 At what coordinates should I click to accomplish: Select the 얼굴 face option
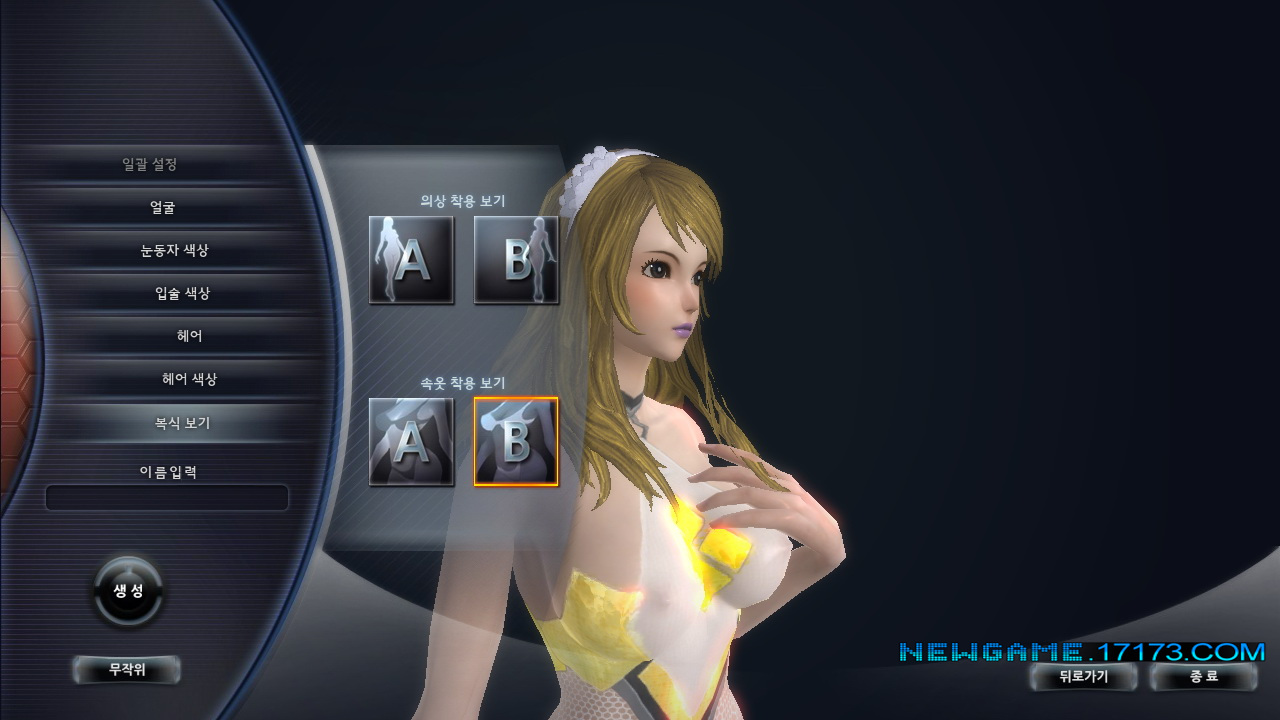pos(163,208)
